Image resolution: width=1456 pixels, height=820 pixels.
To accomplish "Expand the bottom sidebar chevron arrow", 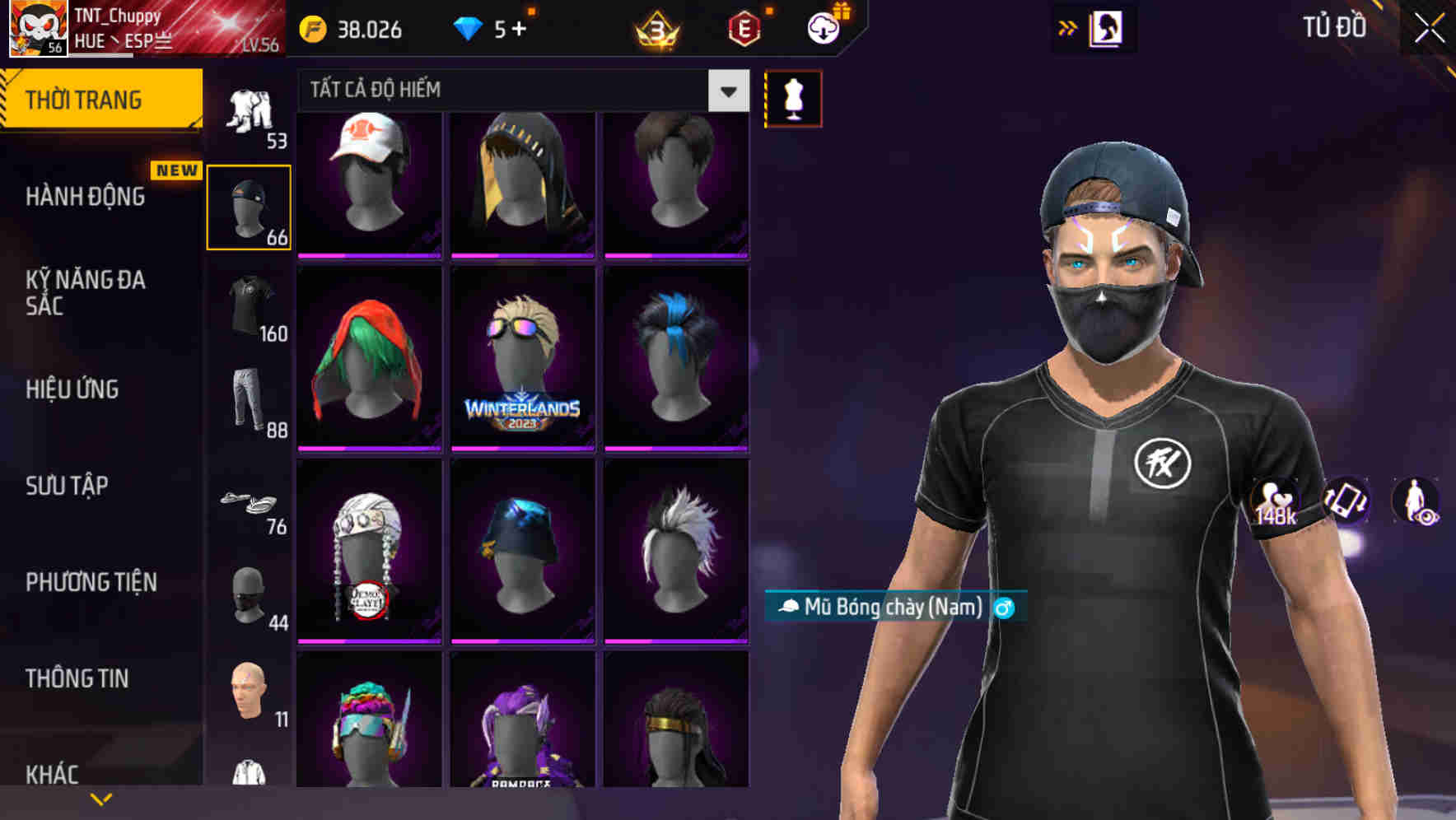I will pos(101,798).
